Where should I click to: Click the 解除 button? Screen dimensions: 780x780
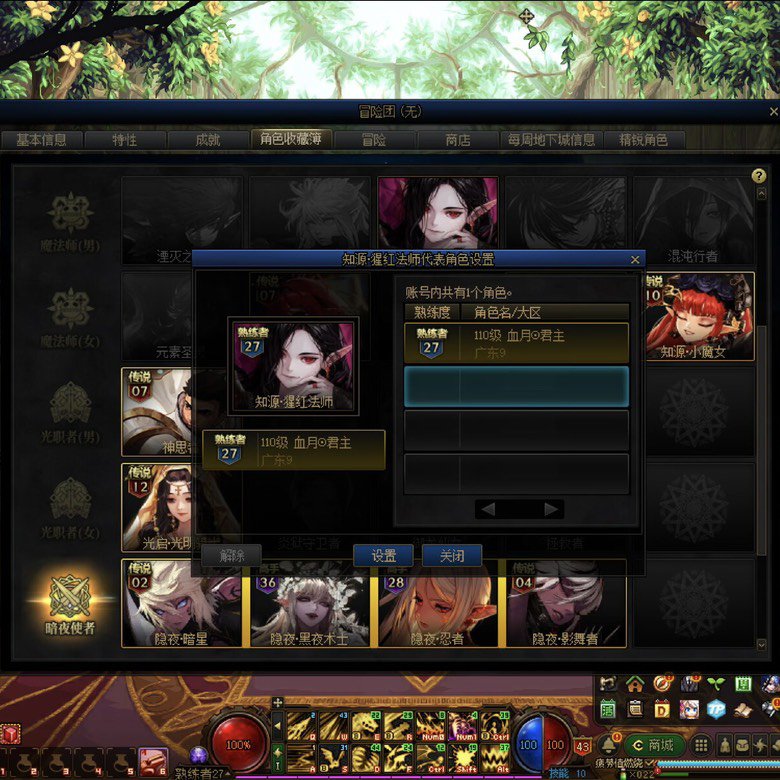[x=231, y=556]
